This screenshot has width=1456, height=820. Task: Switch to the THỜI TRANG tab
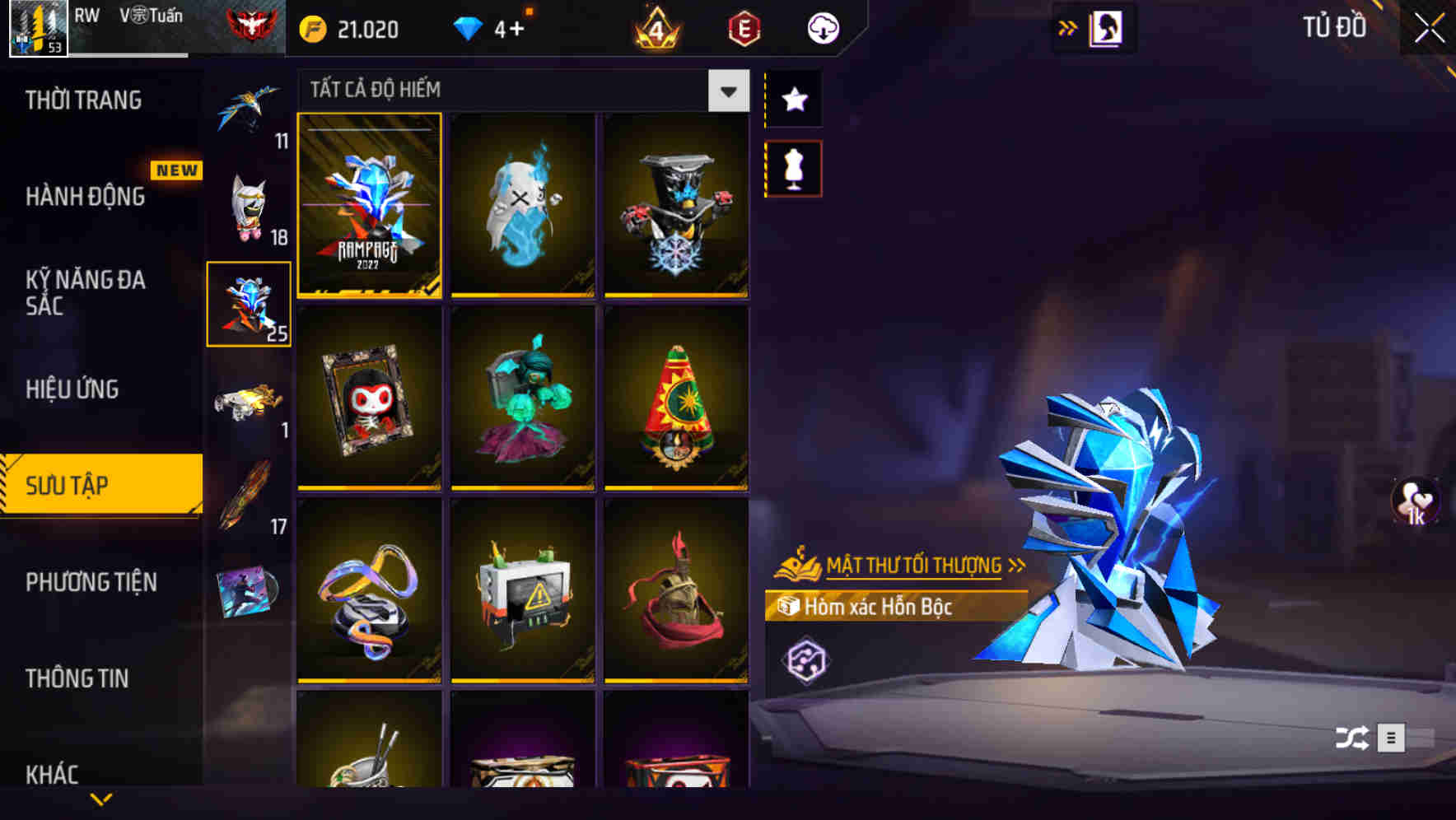pyautogui.click(x=84, y=100)
